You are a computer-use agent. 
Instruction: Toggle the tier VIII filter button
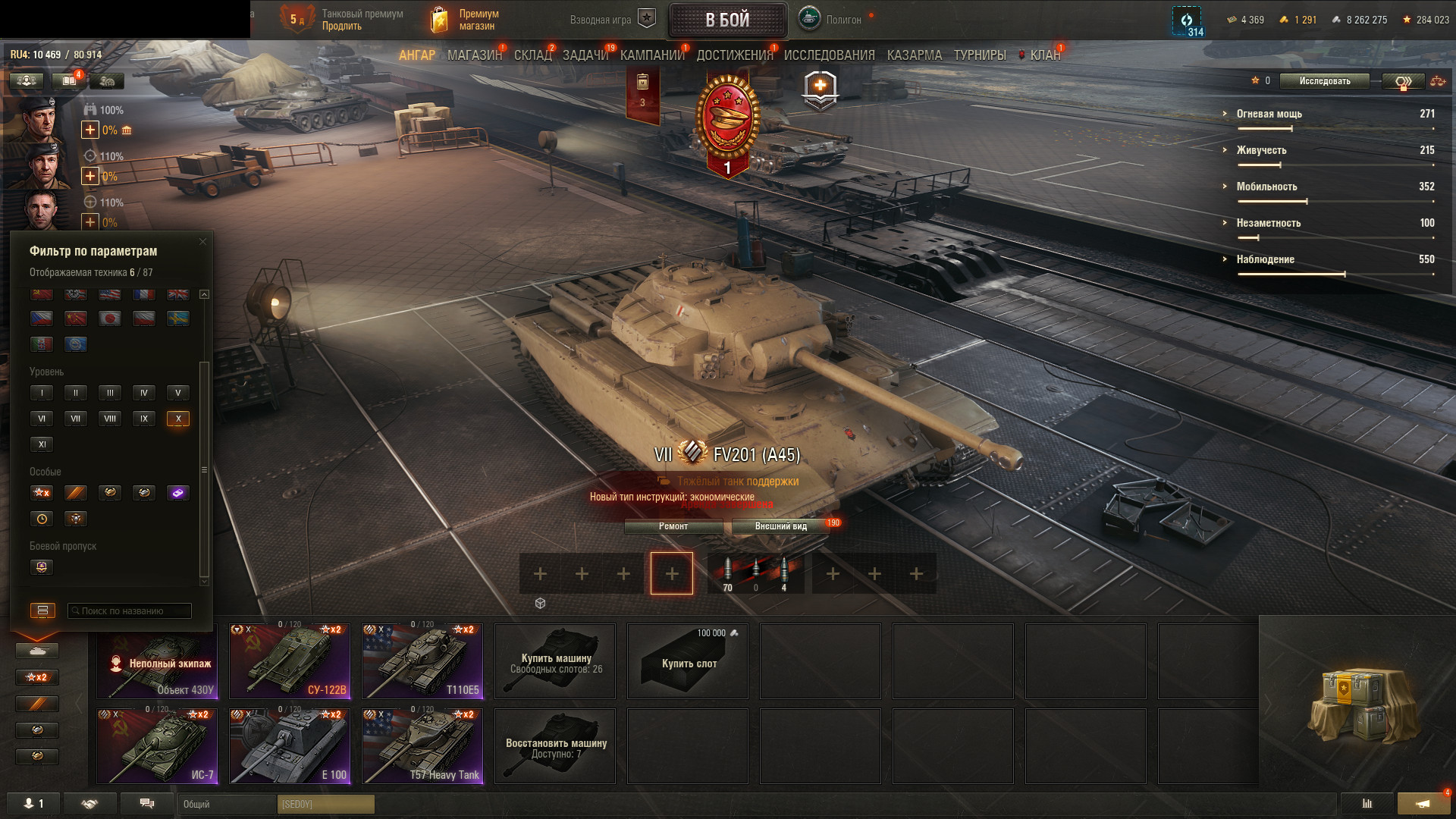(x=110, y=419)
